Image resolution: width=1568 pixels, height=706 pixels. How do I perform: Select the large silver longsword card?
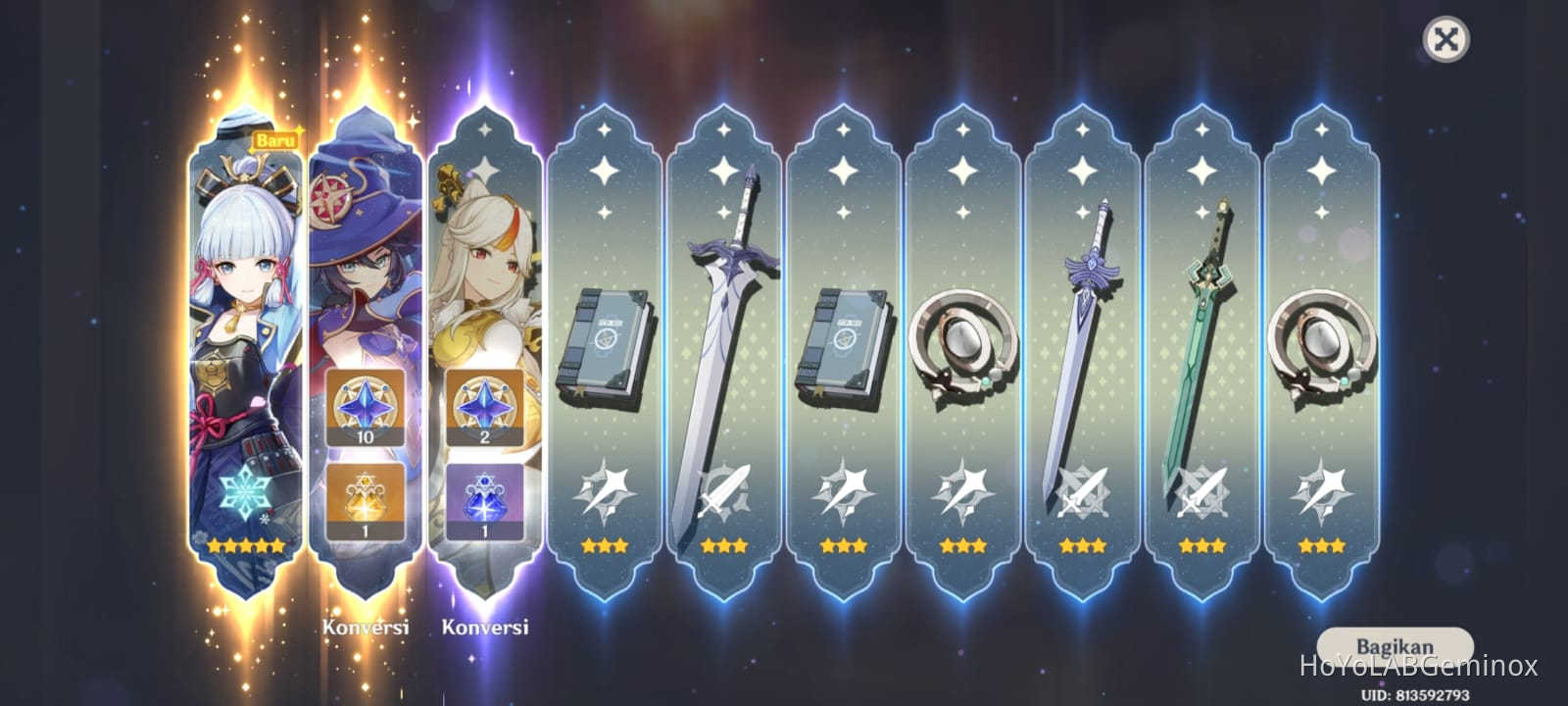[725, 343]
